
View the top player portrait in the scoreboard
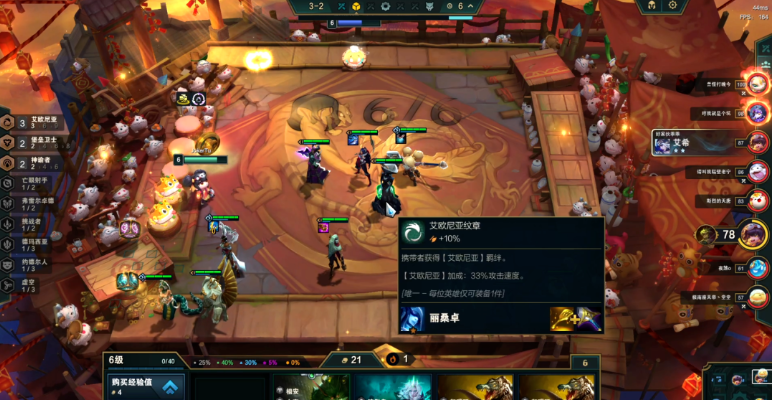pyautogui.click(x=757, y=84)
